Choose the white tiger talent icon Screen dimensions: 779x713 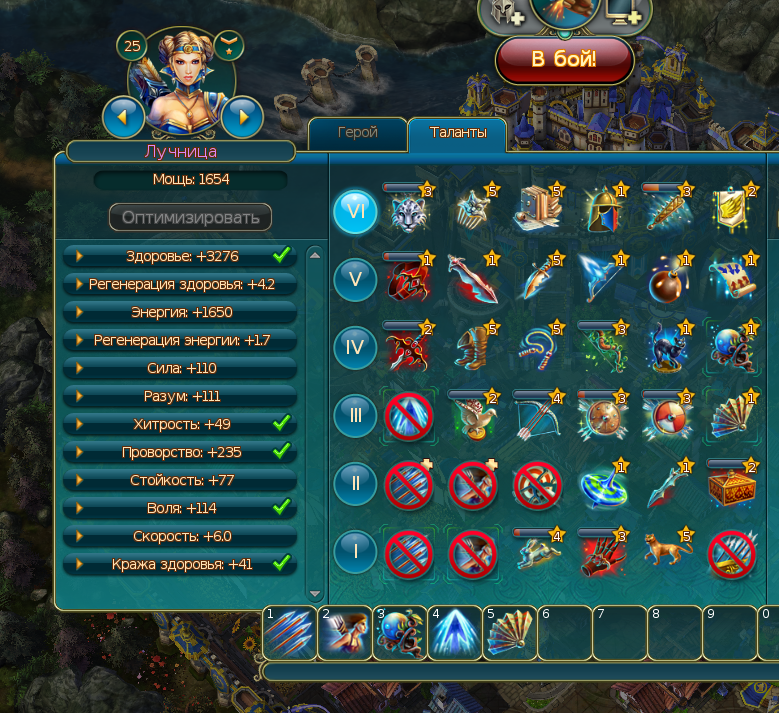408,212
